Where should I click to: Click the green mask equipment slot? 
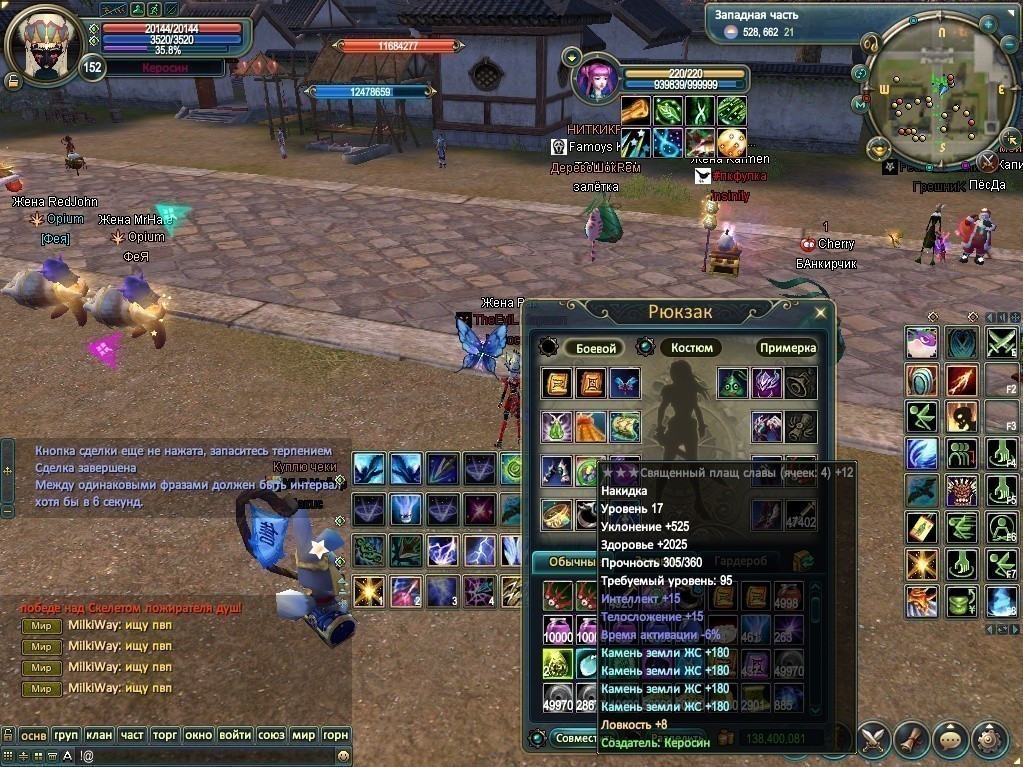pyautogui.click(x=733, y=383)
